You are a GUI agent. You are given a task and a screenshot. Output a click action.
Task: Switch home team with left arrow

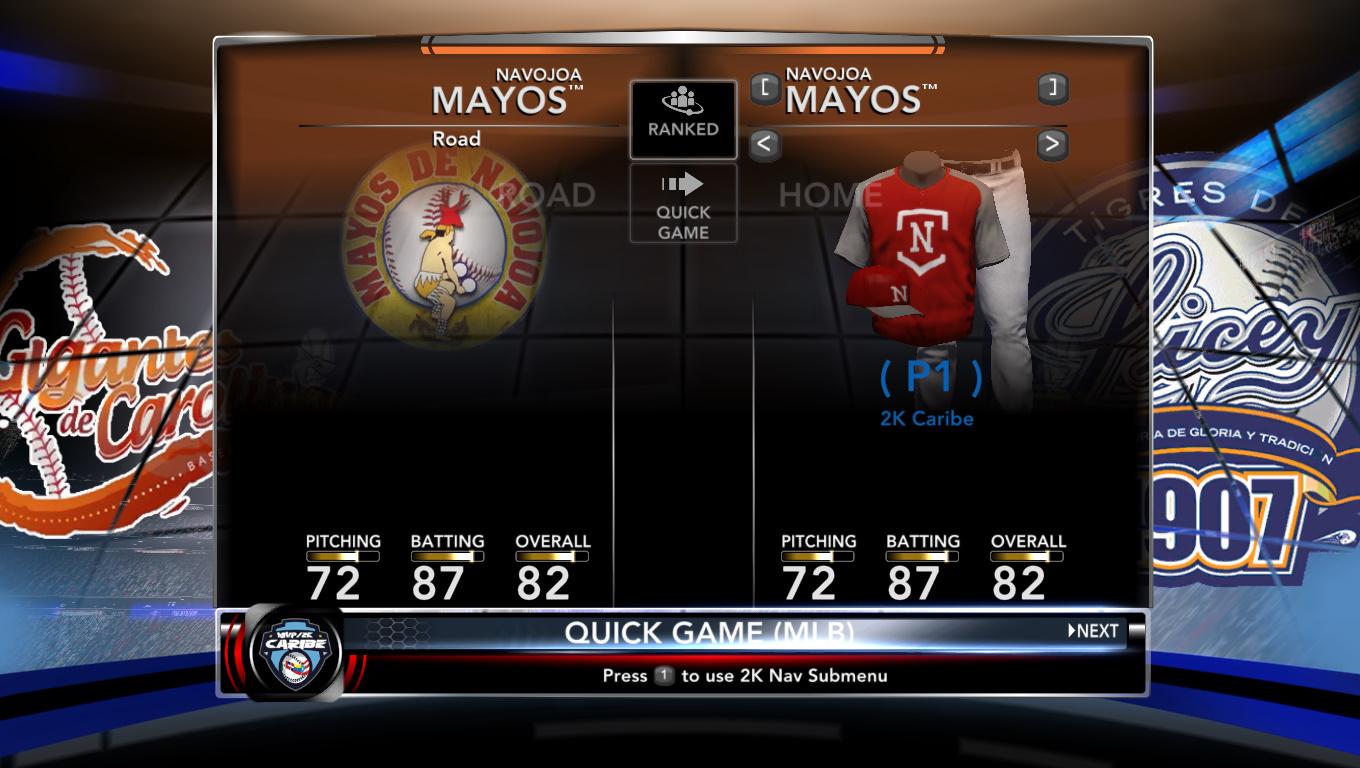[x=764, y=145]
